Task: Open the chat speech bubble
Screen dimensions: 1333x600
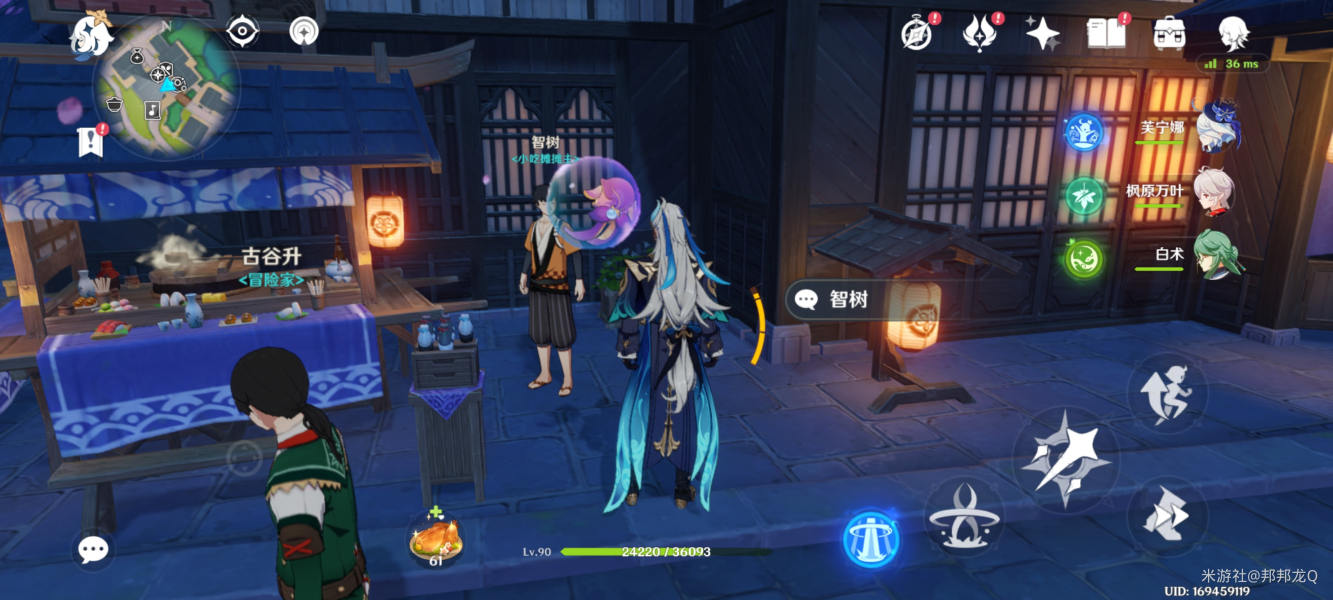Action: [93, 549]
